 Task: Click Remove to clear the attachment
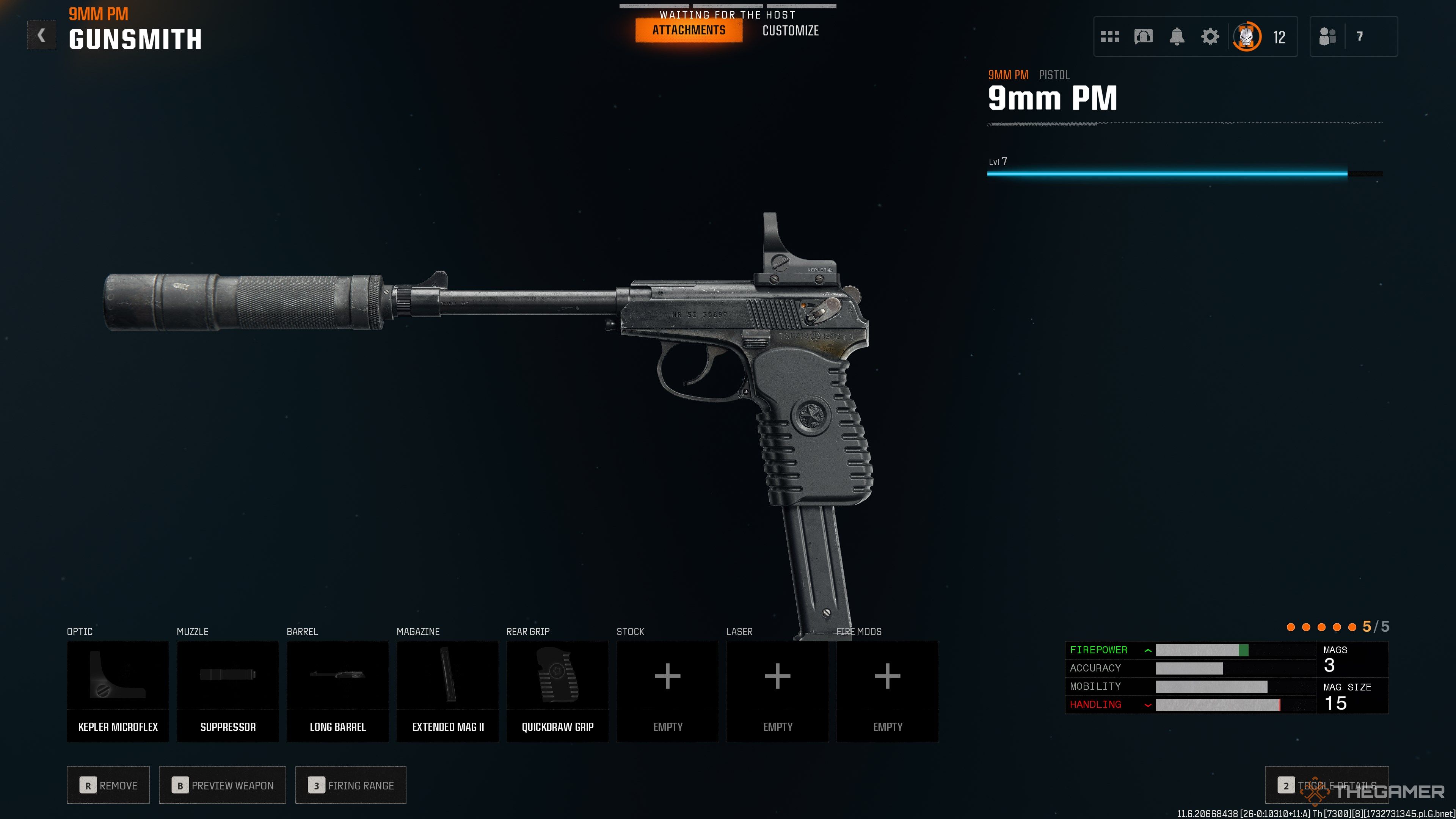108,785
